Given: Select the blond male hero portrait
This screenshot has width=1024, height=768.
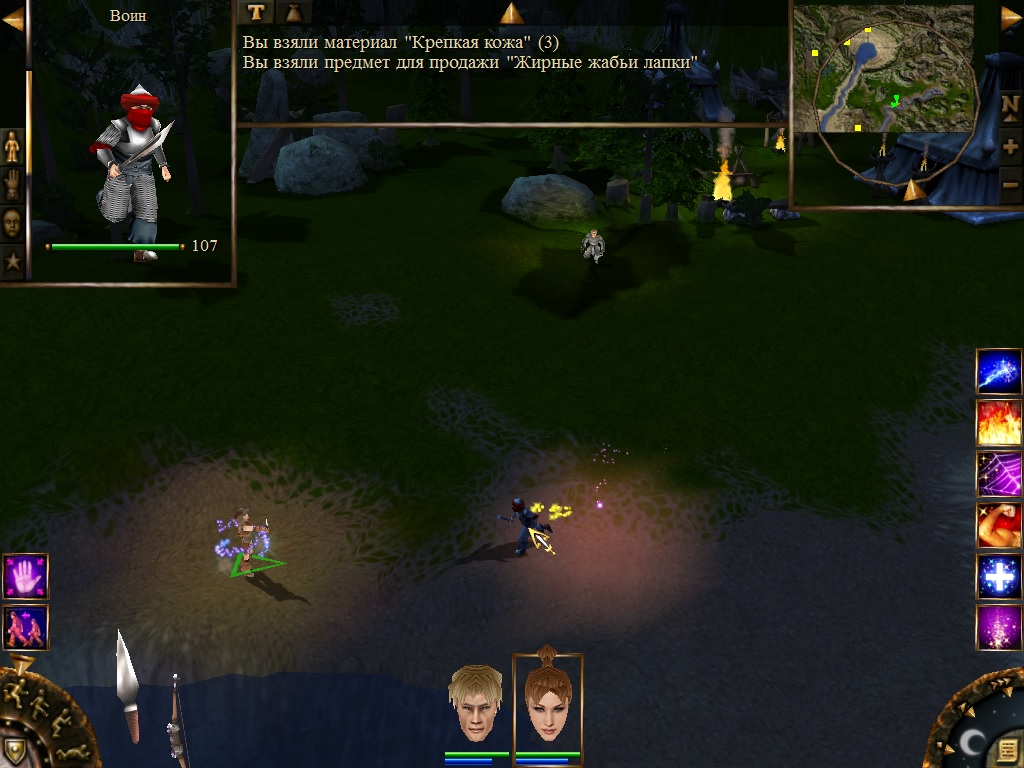Looking at the screenshot, I should coord(476,705).
